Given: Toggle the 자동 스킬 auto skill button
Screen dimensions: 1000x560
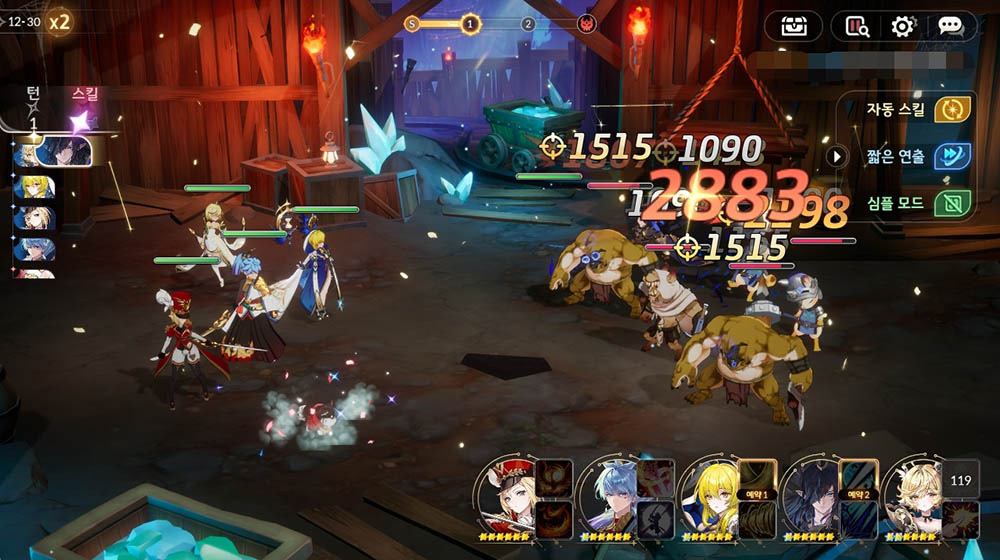Looking at the screenshot, I should pos(951,109).
